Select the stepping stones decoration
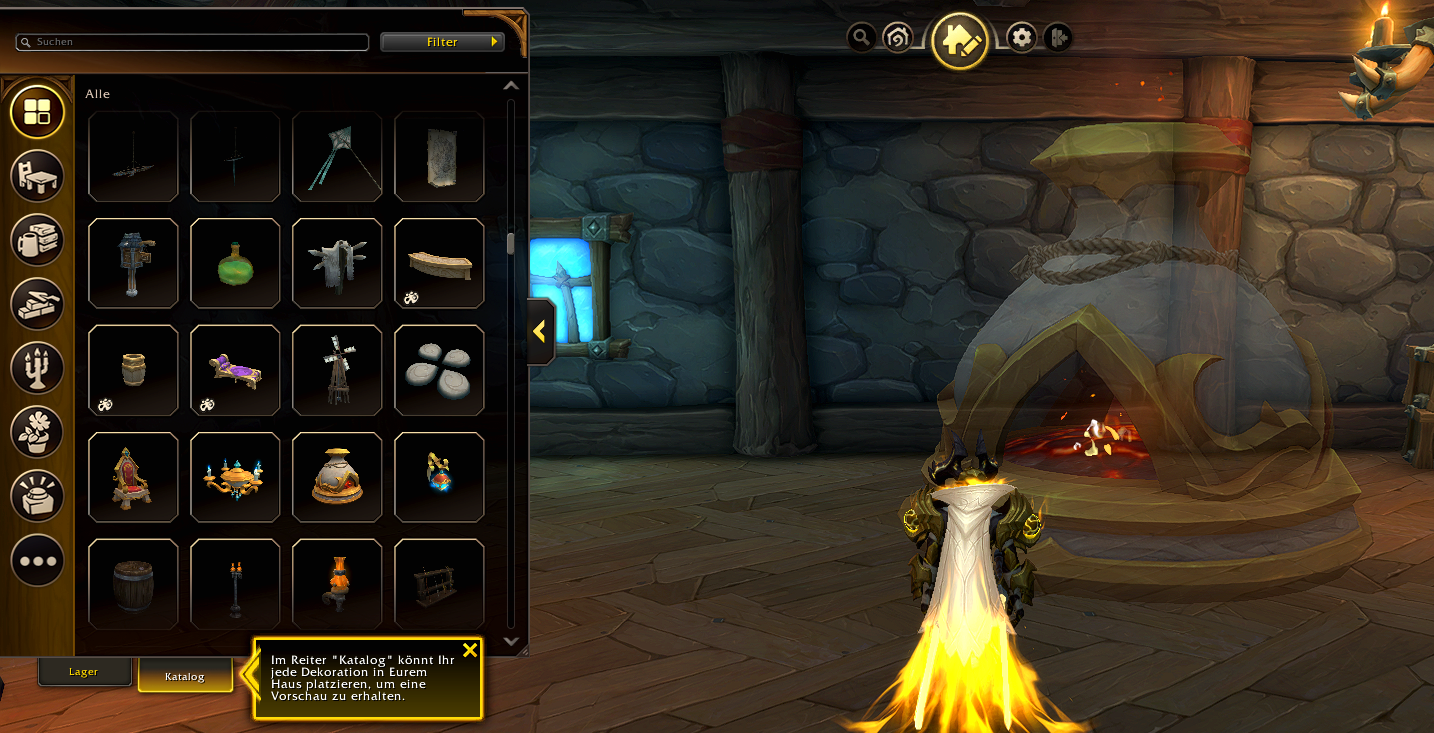 (x=439, y=370)
